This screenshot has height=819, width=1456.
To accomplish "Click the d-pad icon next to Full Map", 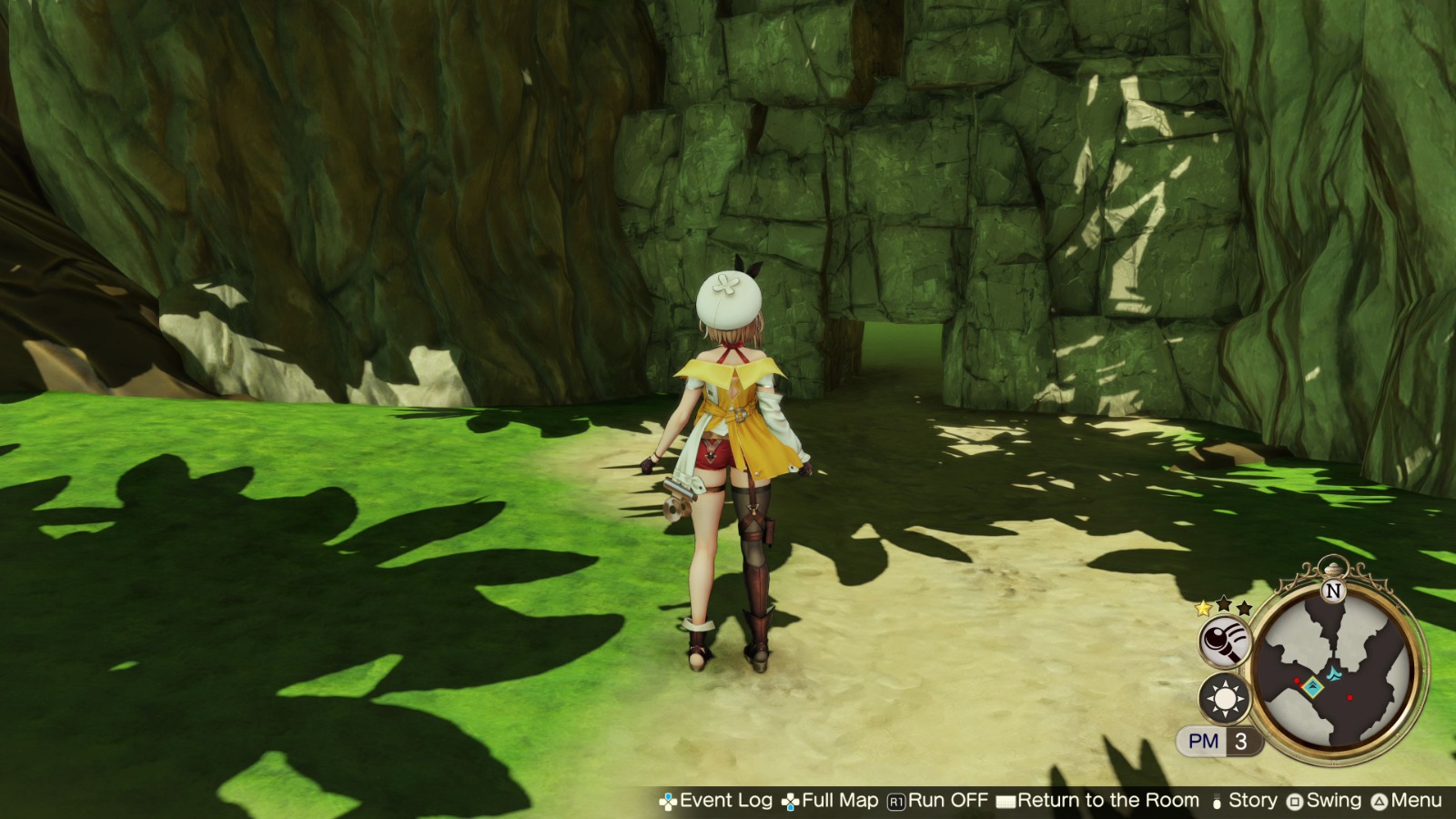I will 789,802.
